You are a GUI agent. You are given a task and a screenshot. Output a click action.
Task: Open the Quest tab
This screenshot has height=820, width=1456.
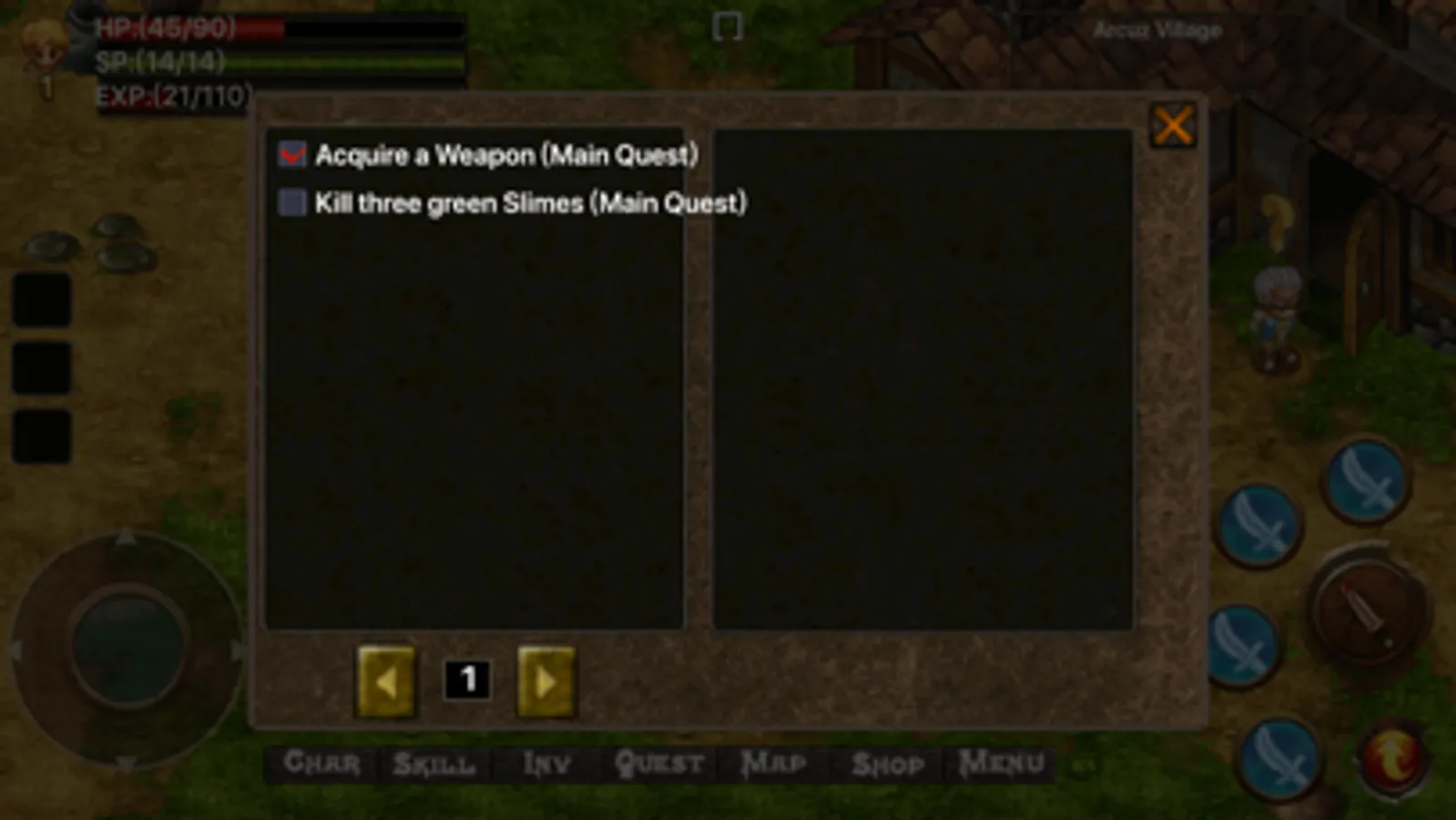[x=661, y=764]
